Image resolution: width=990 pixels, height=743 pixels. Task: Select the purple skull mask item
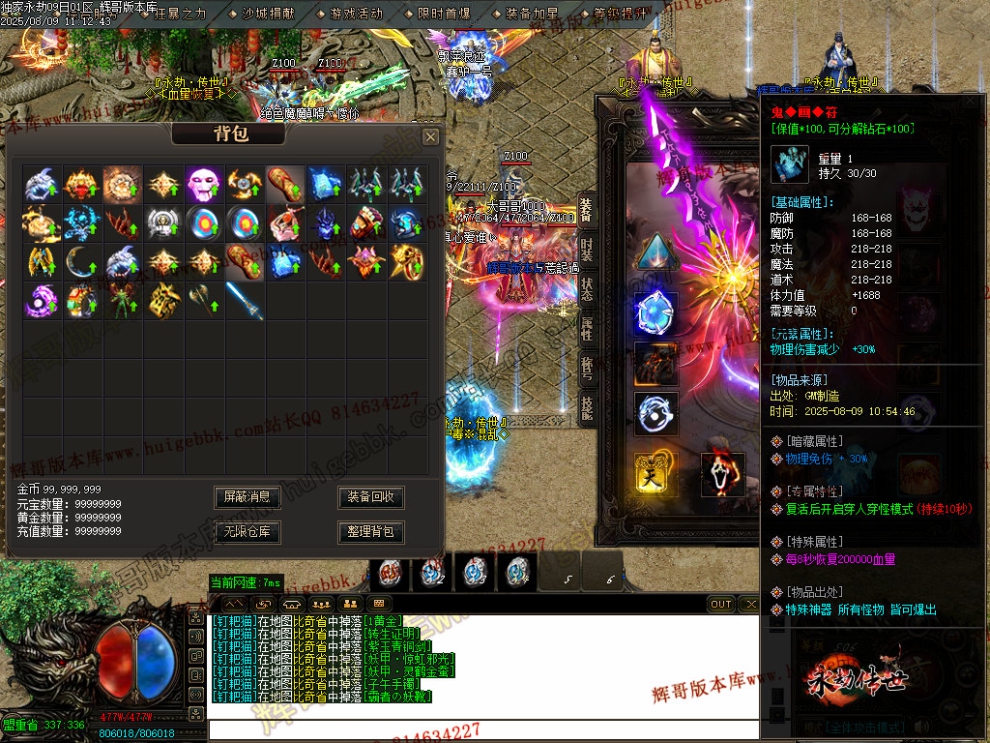(204, 183)
